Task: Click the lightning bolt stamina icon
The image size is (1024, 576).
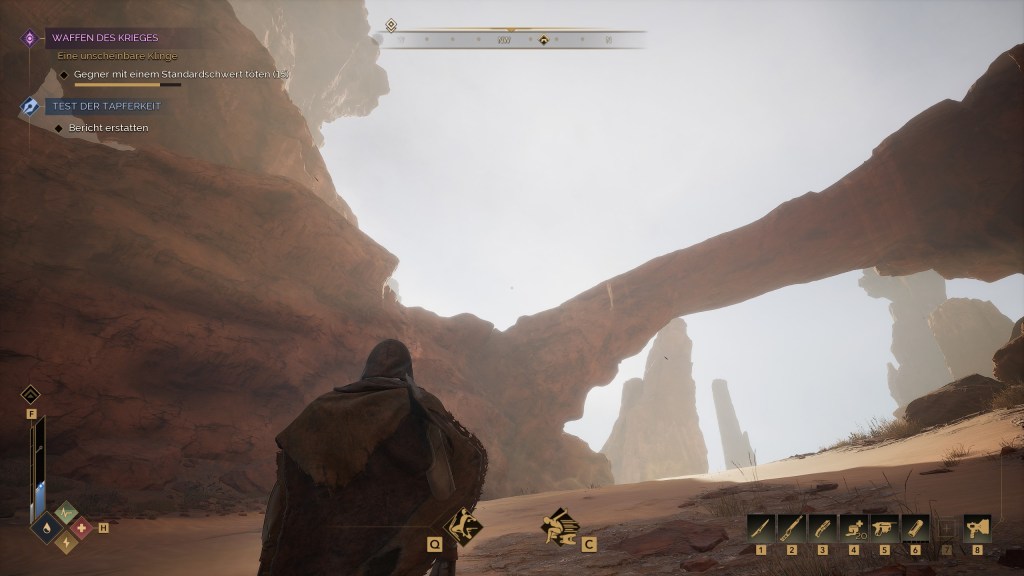Action: click(64, 542)
